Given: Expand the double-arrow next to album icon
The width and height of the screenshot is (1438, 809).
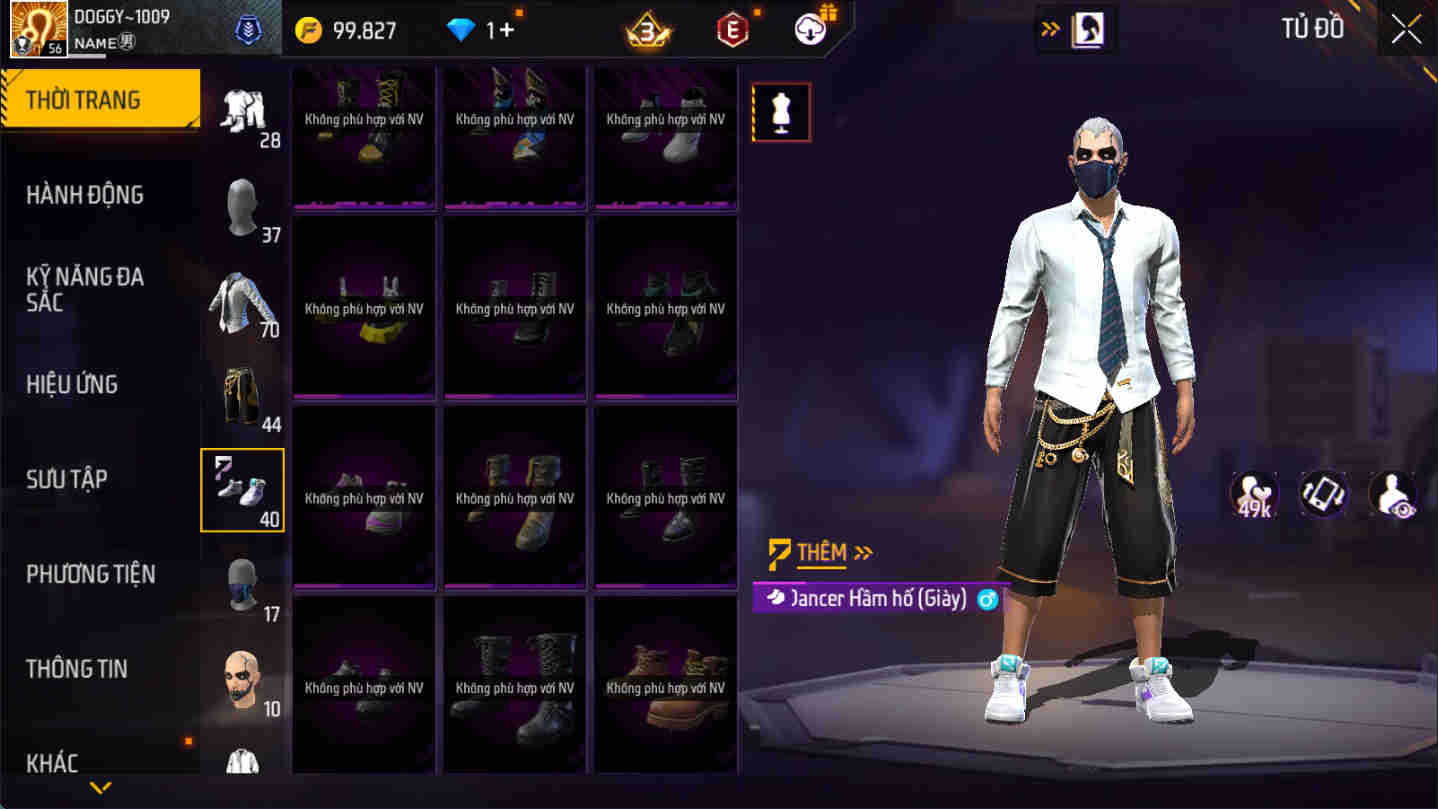Looking at the screenshot, I should [1049, 29].
